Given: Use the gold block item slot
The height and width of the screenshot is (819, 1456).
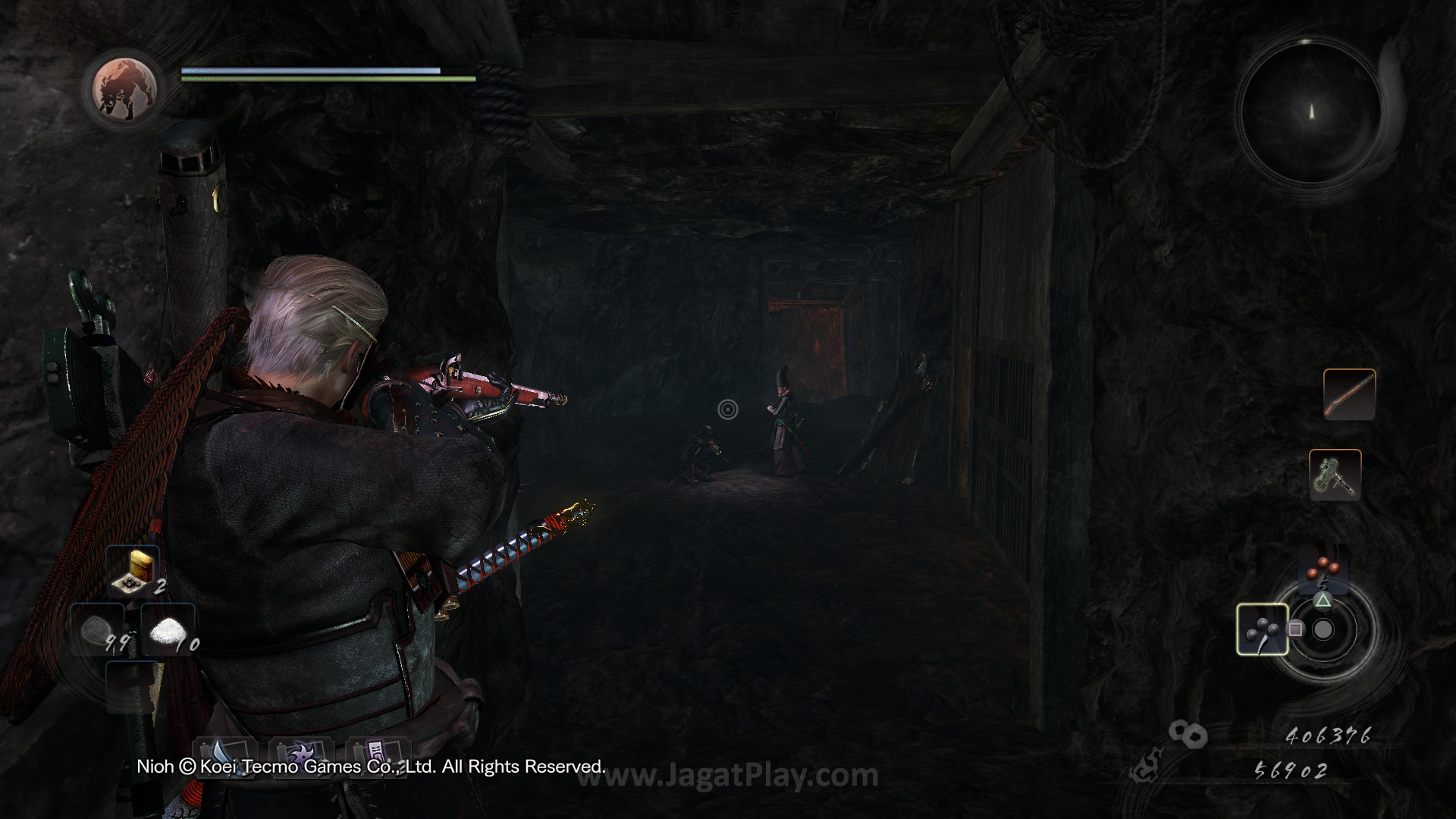Looking at the screenshot, I should coord(133,572).
